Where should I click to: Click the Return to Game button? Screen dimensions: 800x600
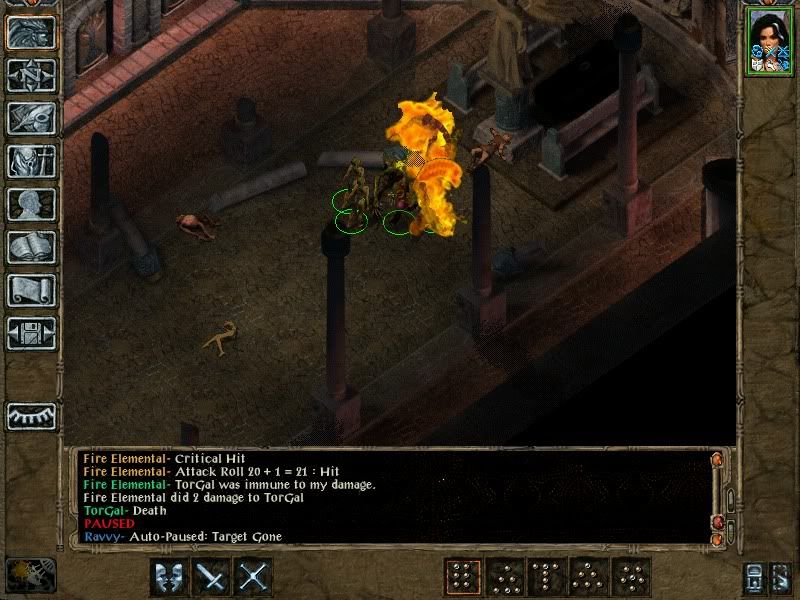click(x=31, y=32)
